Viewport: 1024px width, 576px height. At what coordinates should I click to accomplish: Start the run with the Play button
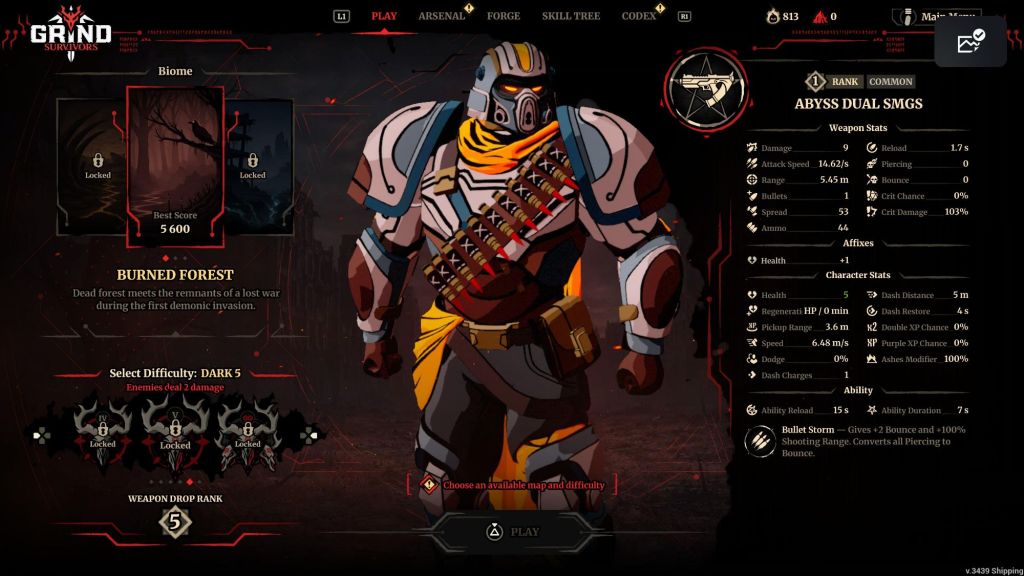pos(512,532)
